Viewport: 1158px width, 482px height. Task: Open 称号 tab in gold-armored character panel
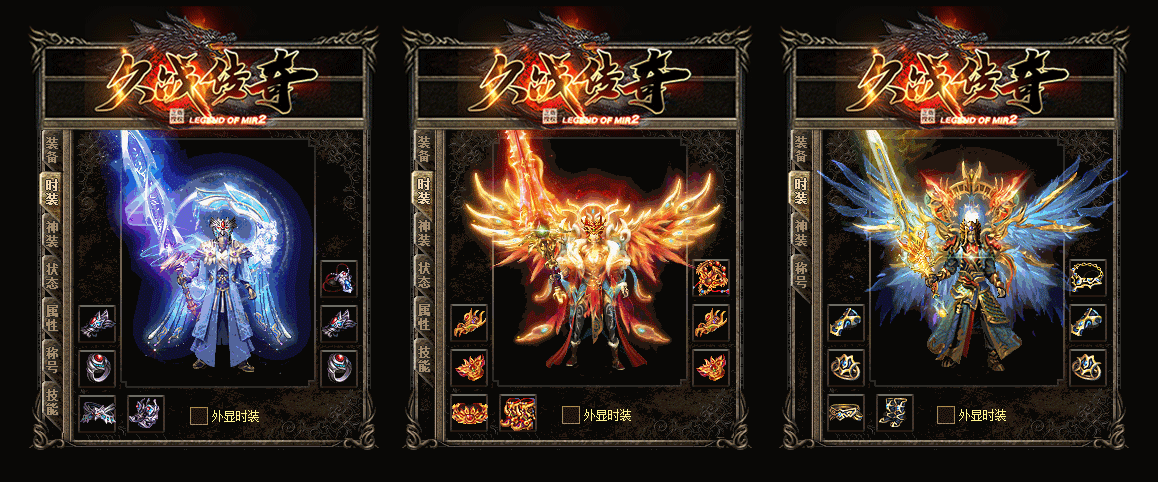[x=801, y=271]
